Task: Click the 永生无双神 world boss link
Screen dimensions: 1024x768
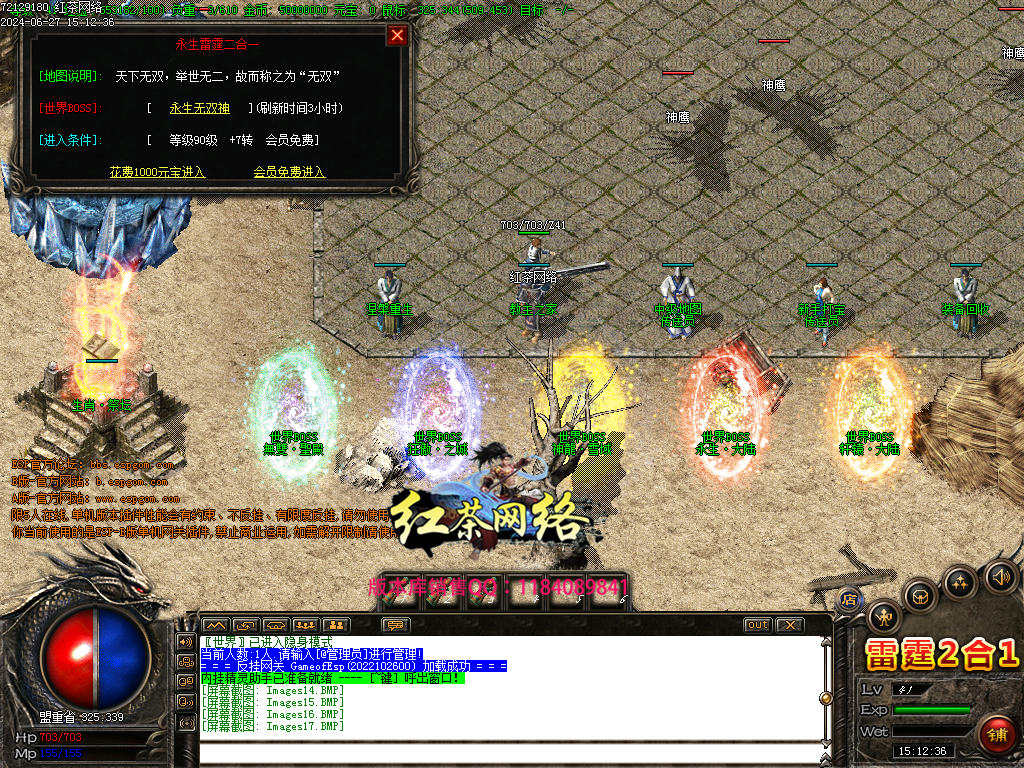Action: click(x=199, y=108)
